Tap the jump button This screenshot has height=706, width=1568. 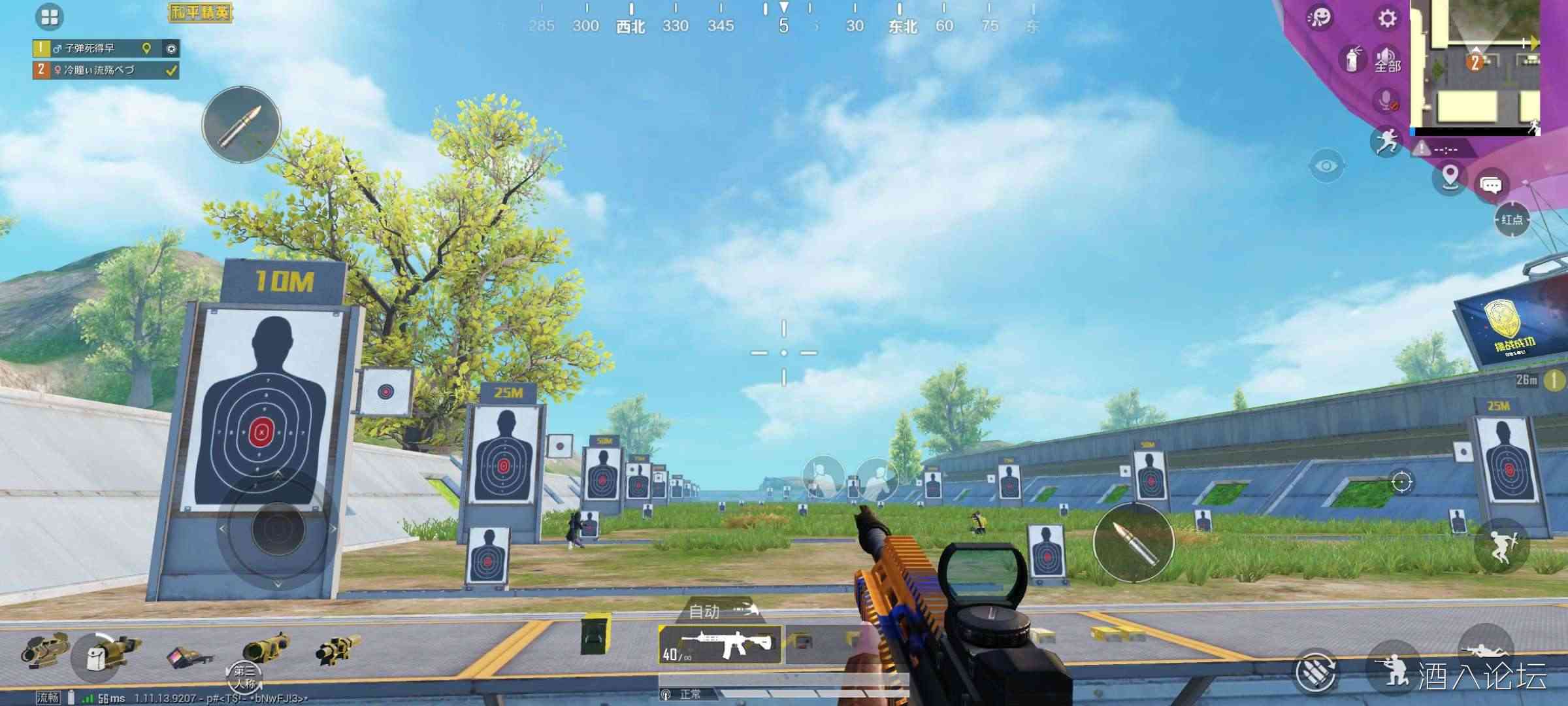tap(1501, 545)
